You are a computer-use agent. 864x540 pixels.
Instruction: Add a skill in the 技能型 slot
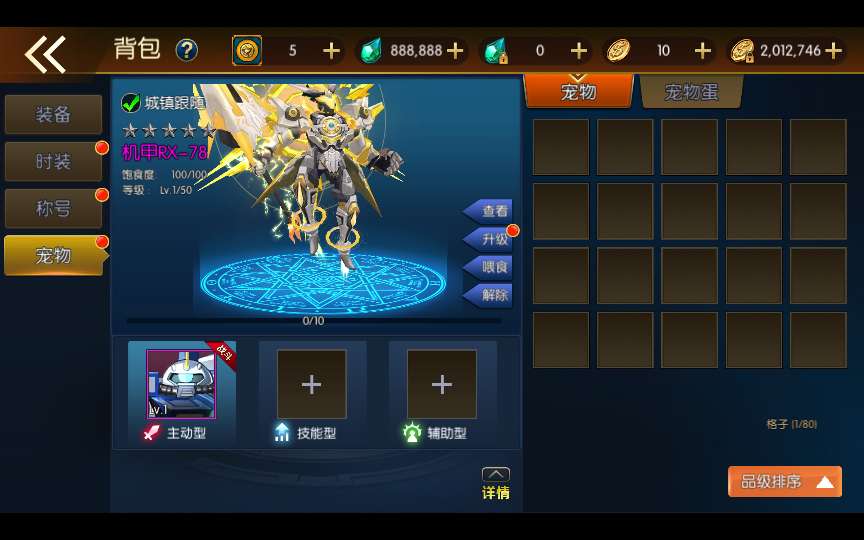[x=311, y=384]
